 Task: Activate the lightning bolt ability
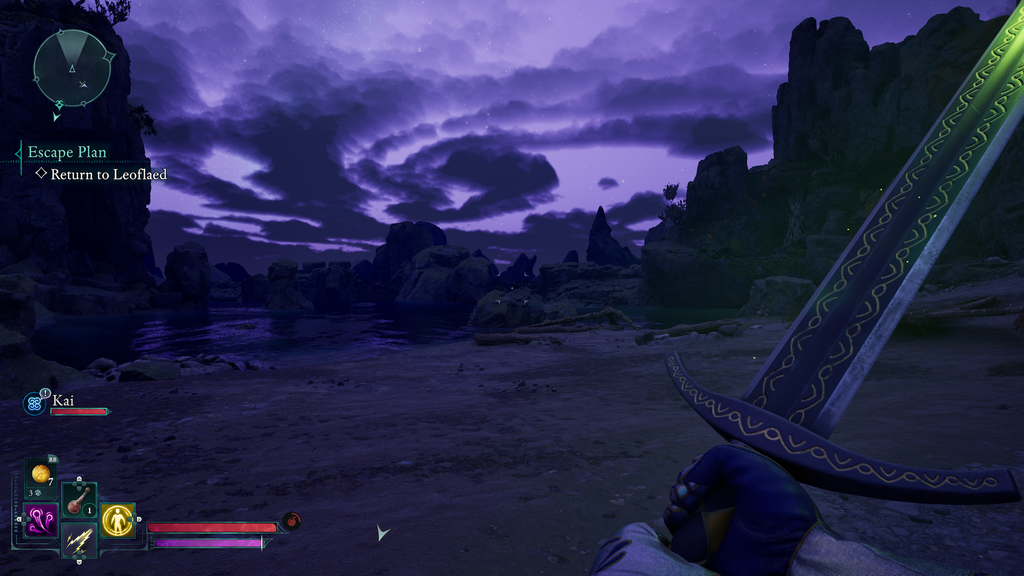pyautogui.click(x=78, y=541)
